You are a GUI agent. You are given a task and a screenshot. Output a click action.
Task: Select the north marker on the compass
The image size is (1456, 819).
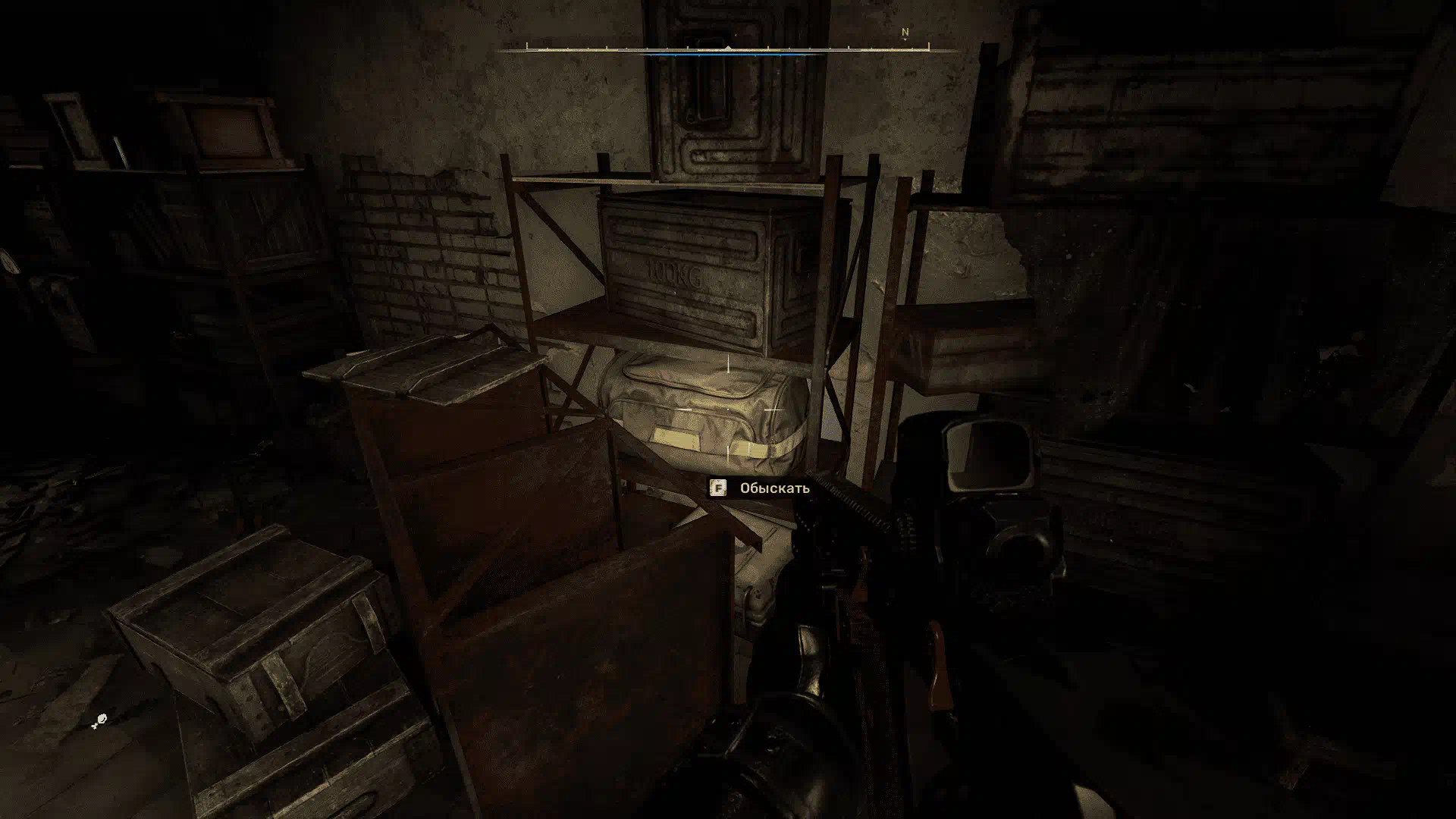[x=905, y=33]
